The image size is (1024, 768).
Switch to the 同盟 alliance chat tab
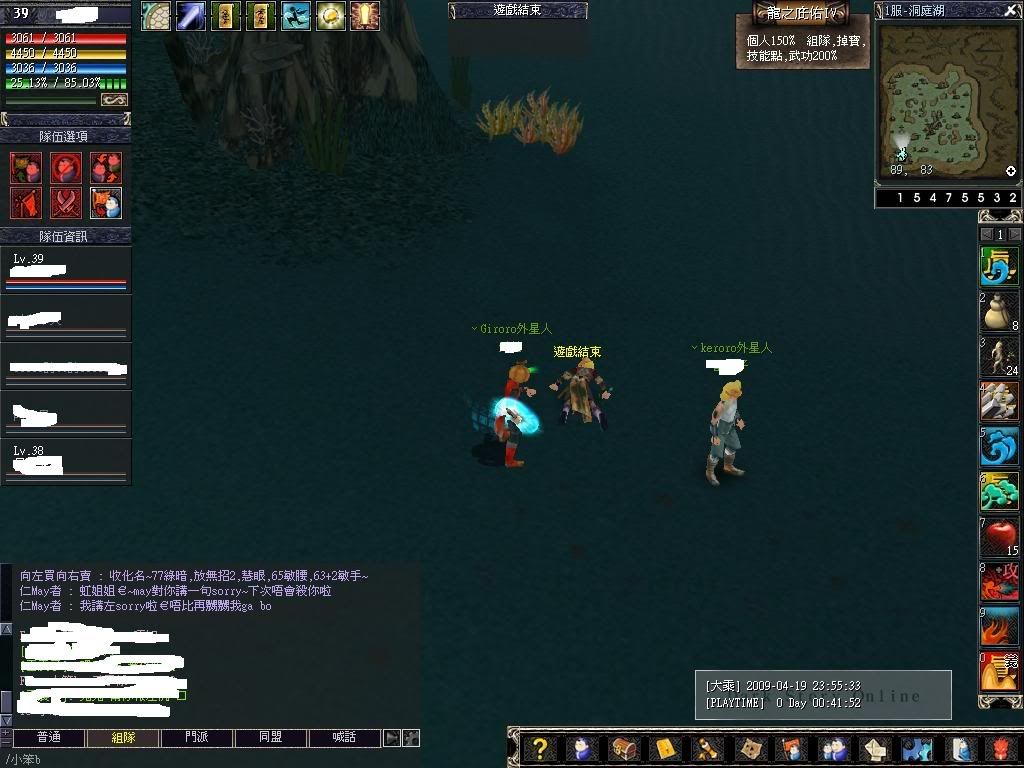point(271,738)
